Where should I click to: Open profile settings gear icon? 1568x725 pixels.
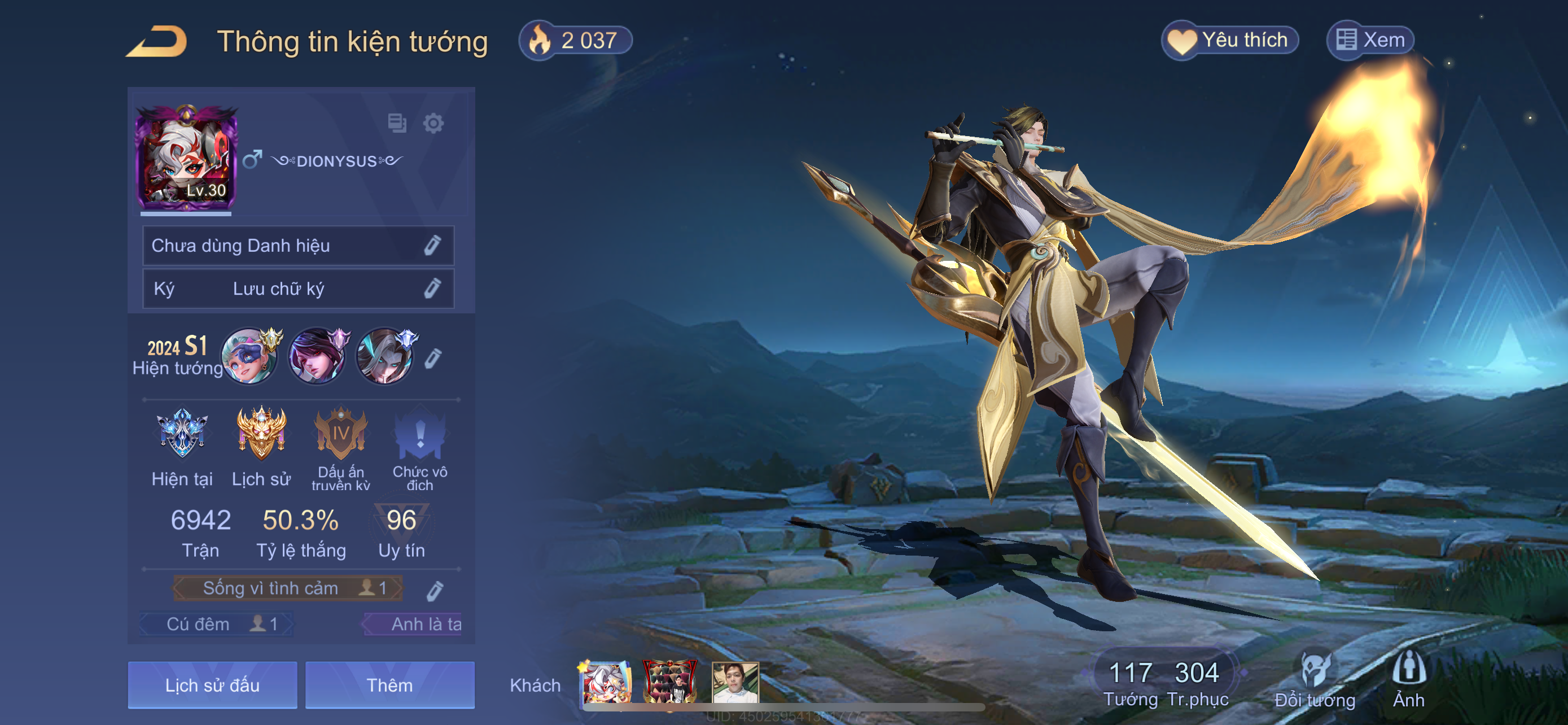click(x=433, y=124)
